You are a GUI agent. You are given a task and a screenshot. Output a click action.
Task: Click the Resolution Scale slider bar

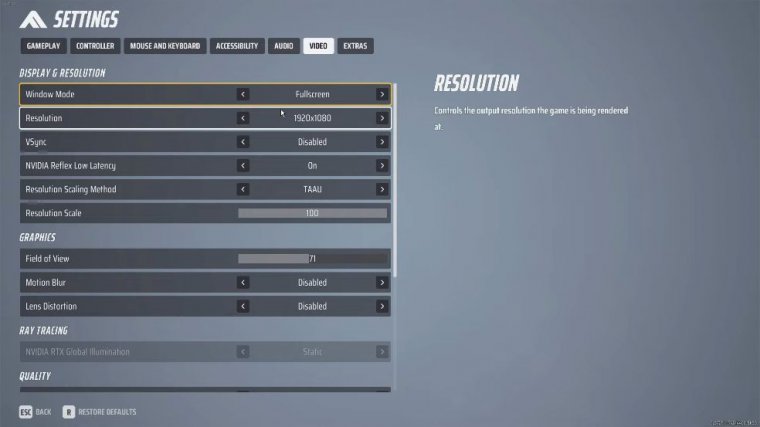tap(312, 213)
